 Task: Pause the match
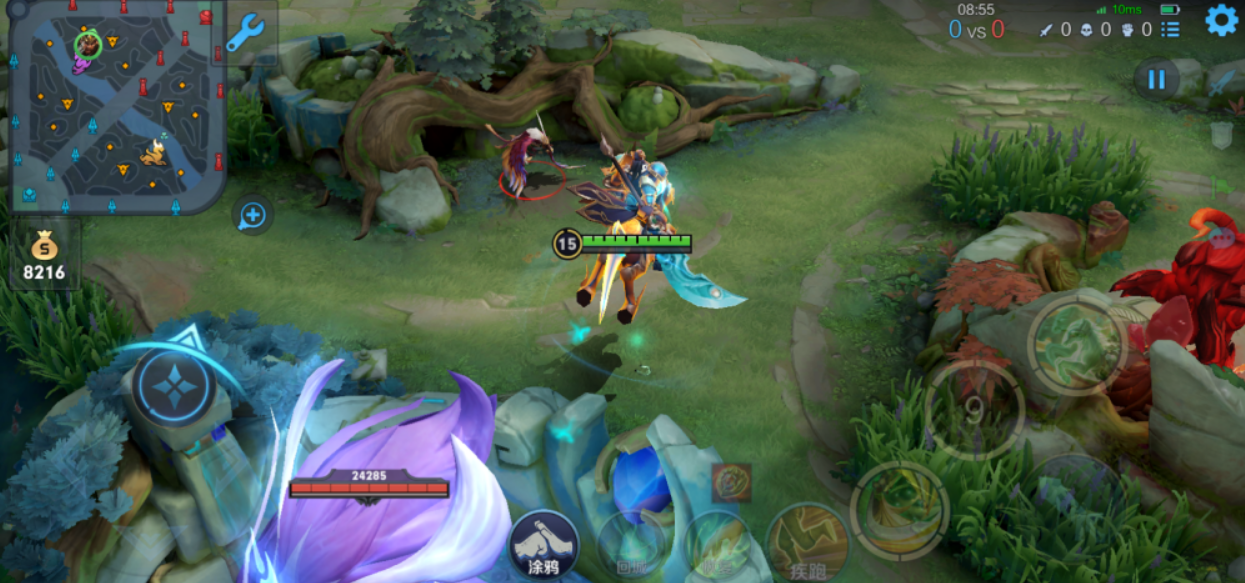click(x=1157, y=80)
